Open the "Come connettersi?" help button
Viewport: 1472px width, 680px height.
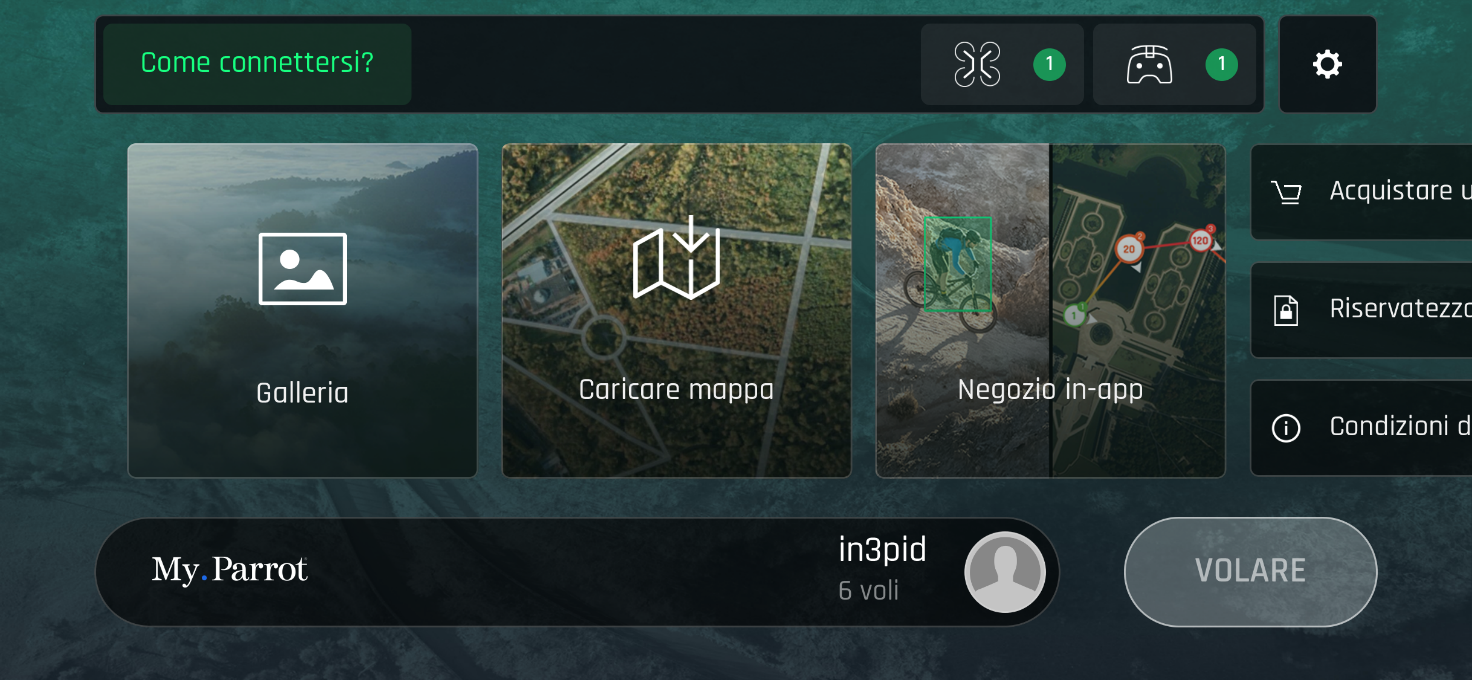[257, 64]
